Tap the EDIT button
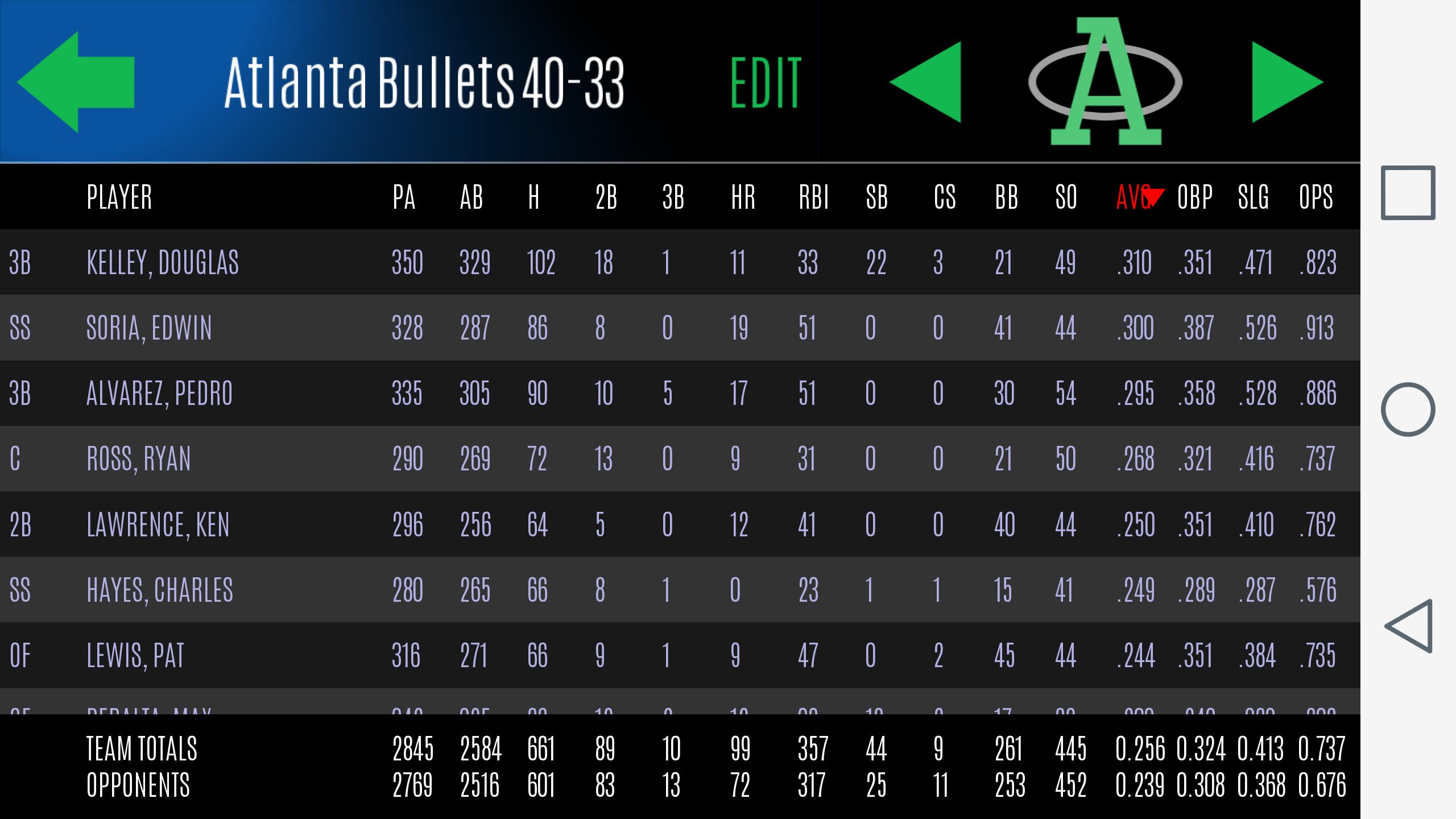Viewport: 1456px width, 819px height. (766, 83)
